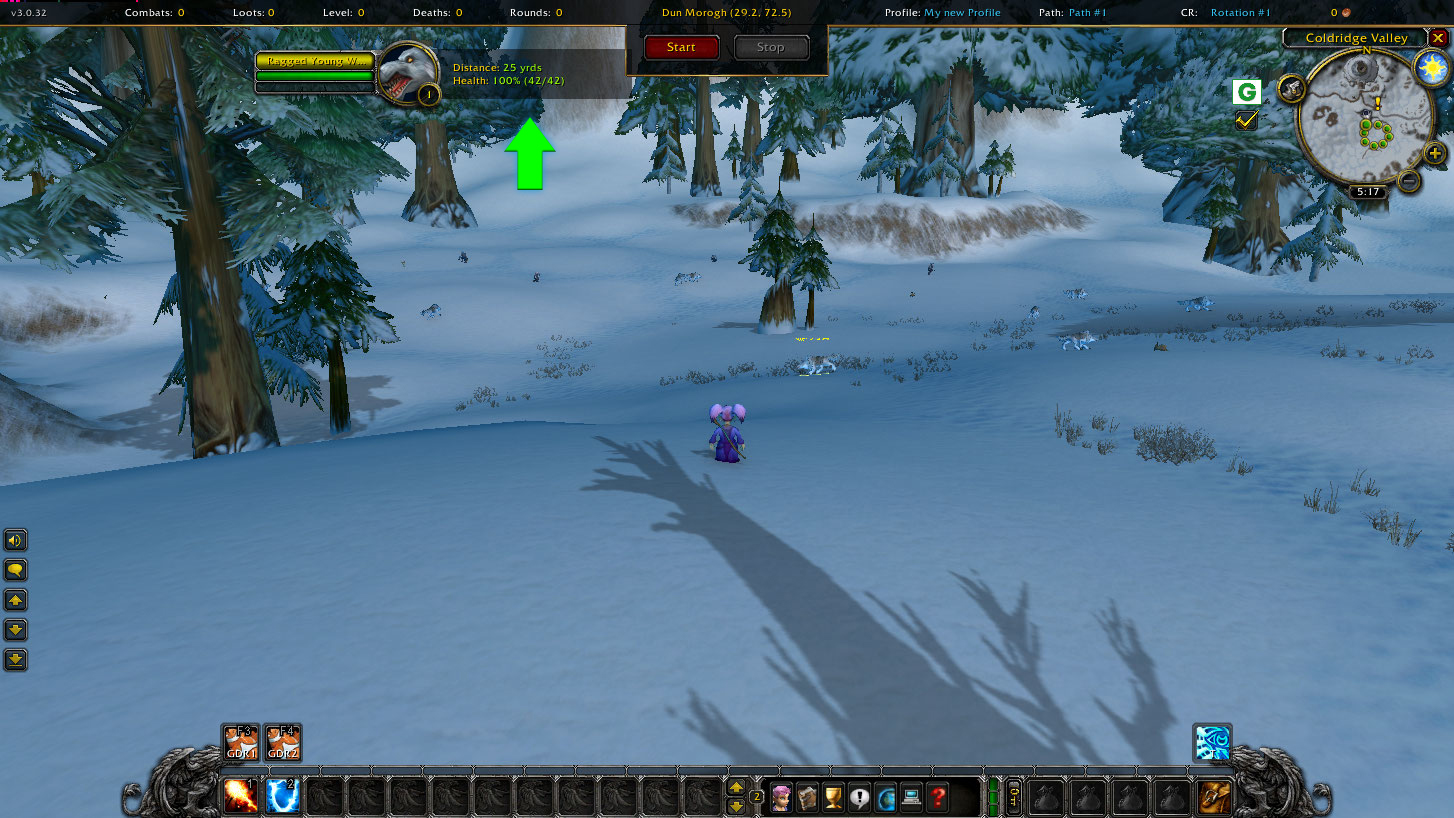1454x818 pixels.
Task: Click the grey Stop button
Action: pyautogui.click(x=770, y=47)
